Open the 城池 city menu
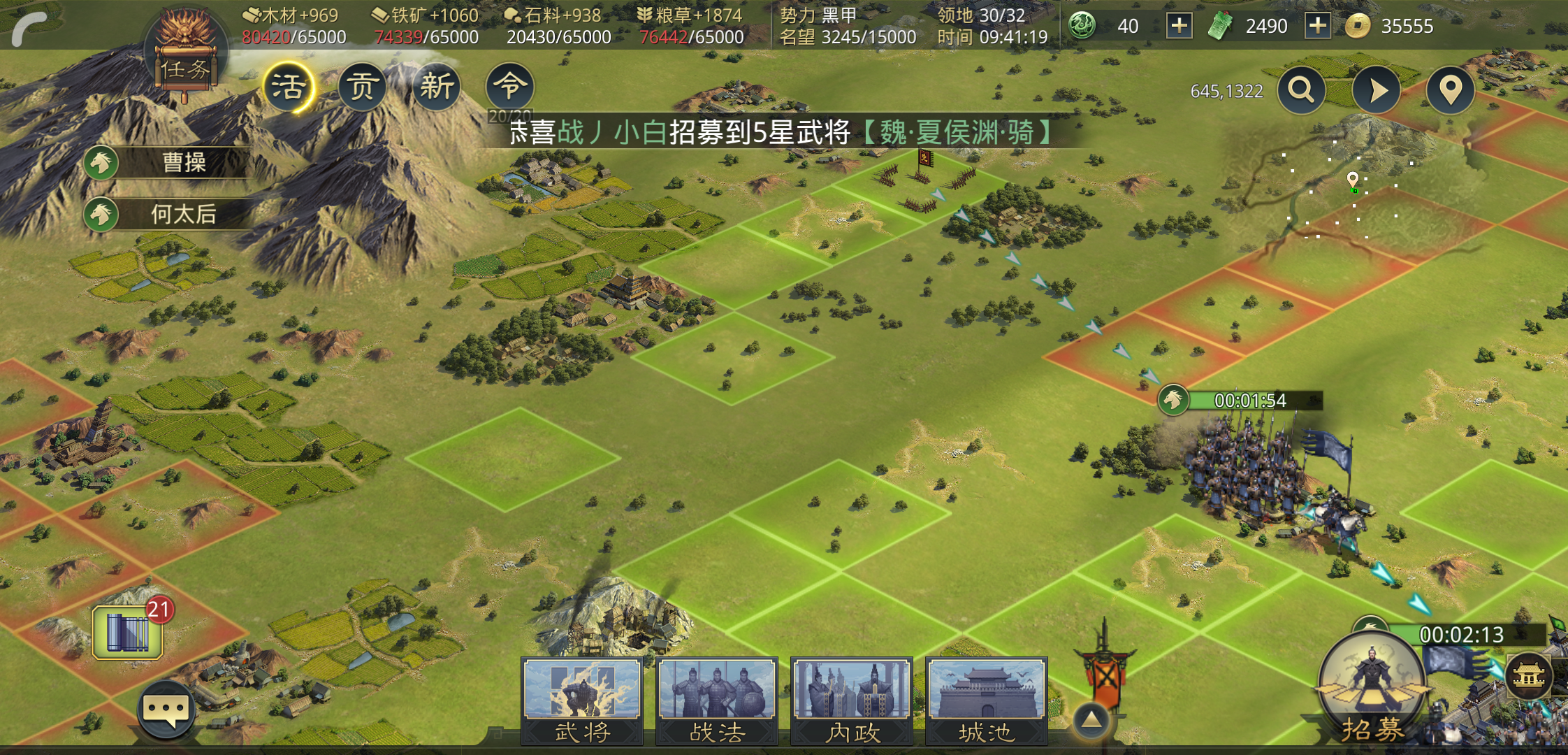The height and width of the screenshot is (755, 1568). [986, 700]
